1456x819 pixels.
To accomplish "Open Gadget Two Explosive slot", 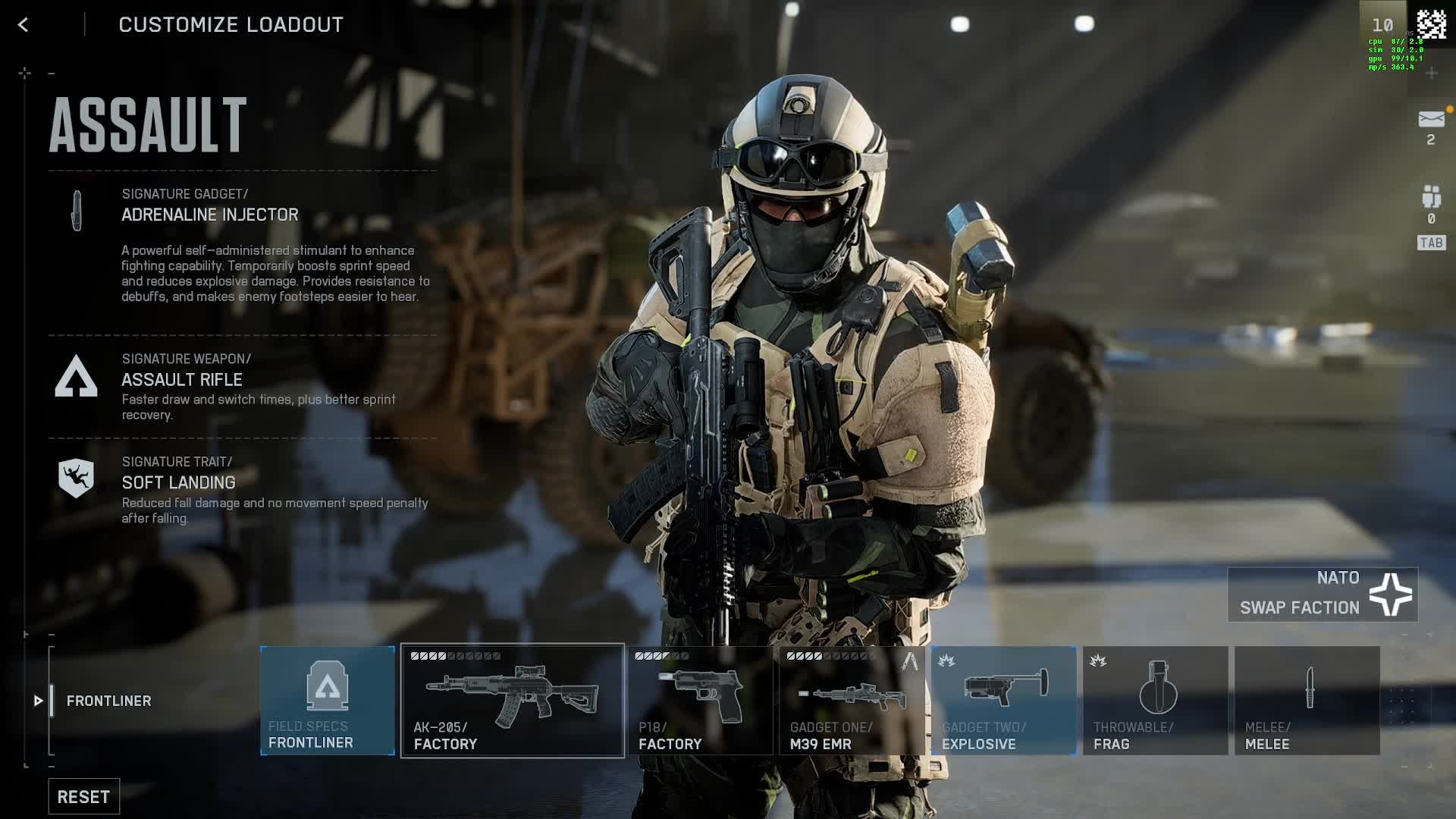I will pyautogui.click(x=1003, y=701).
